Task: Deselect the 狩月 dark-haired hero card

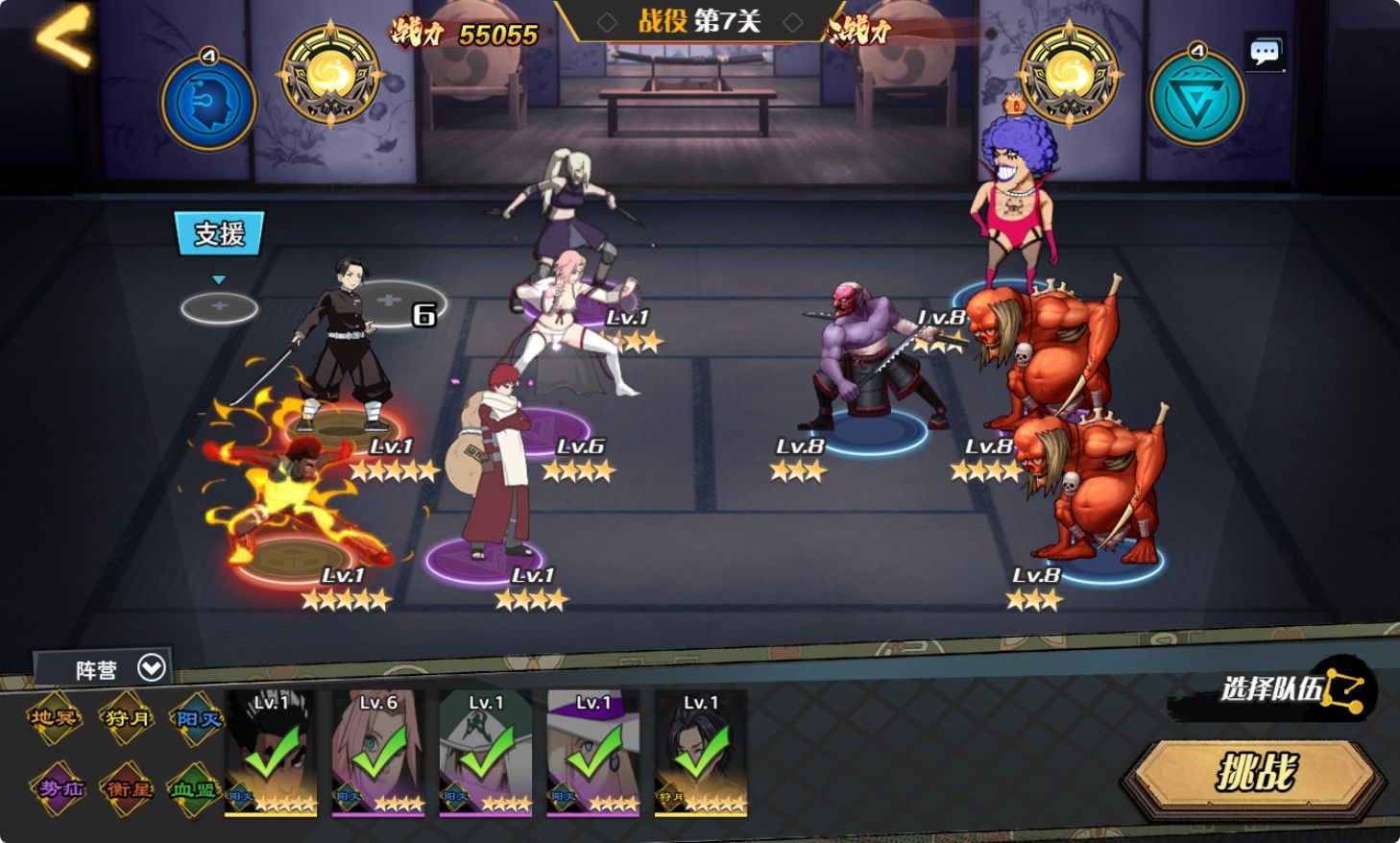Action: click(x=701, y=754)
